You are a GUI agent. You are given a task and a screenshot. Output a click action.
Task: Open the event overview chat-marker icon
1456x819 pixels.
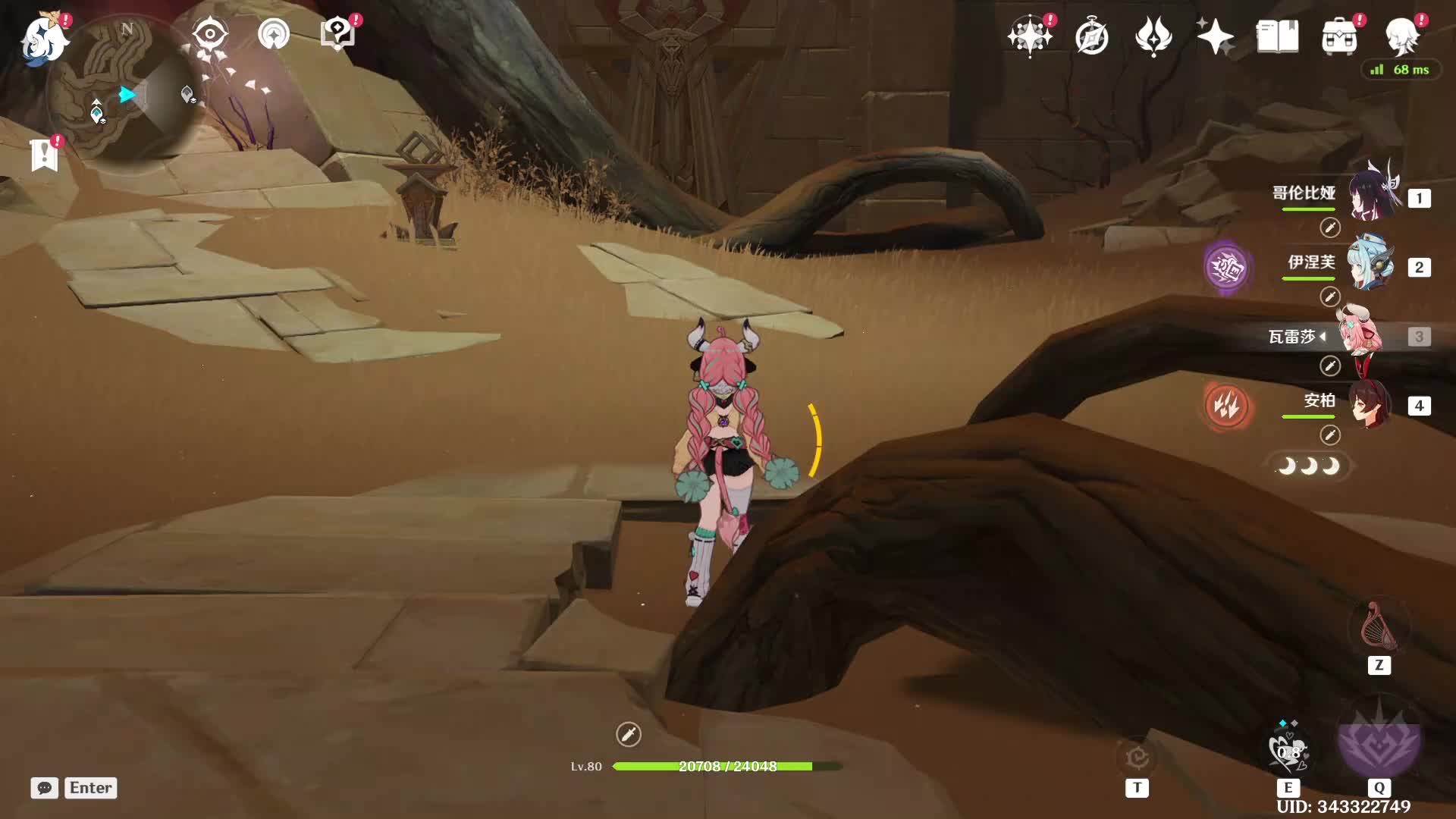pos(337,33)
